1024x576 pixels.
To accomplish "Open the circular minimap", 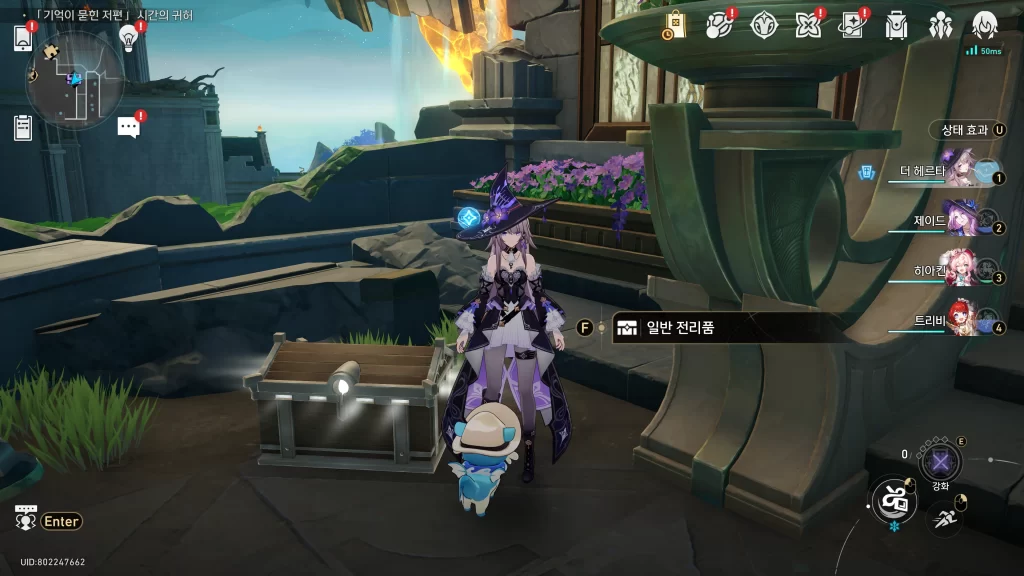I will pyautogui.click(x=75, y=78).
